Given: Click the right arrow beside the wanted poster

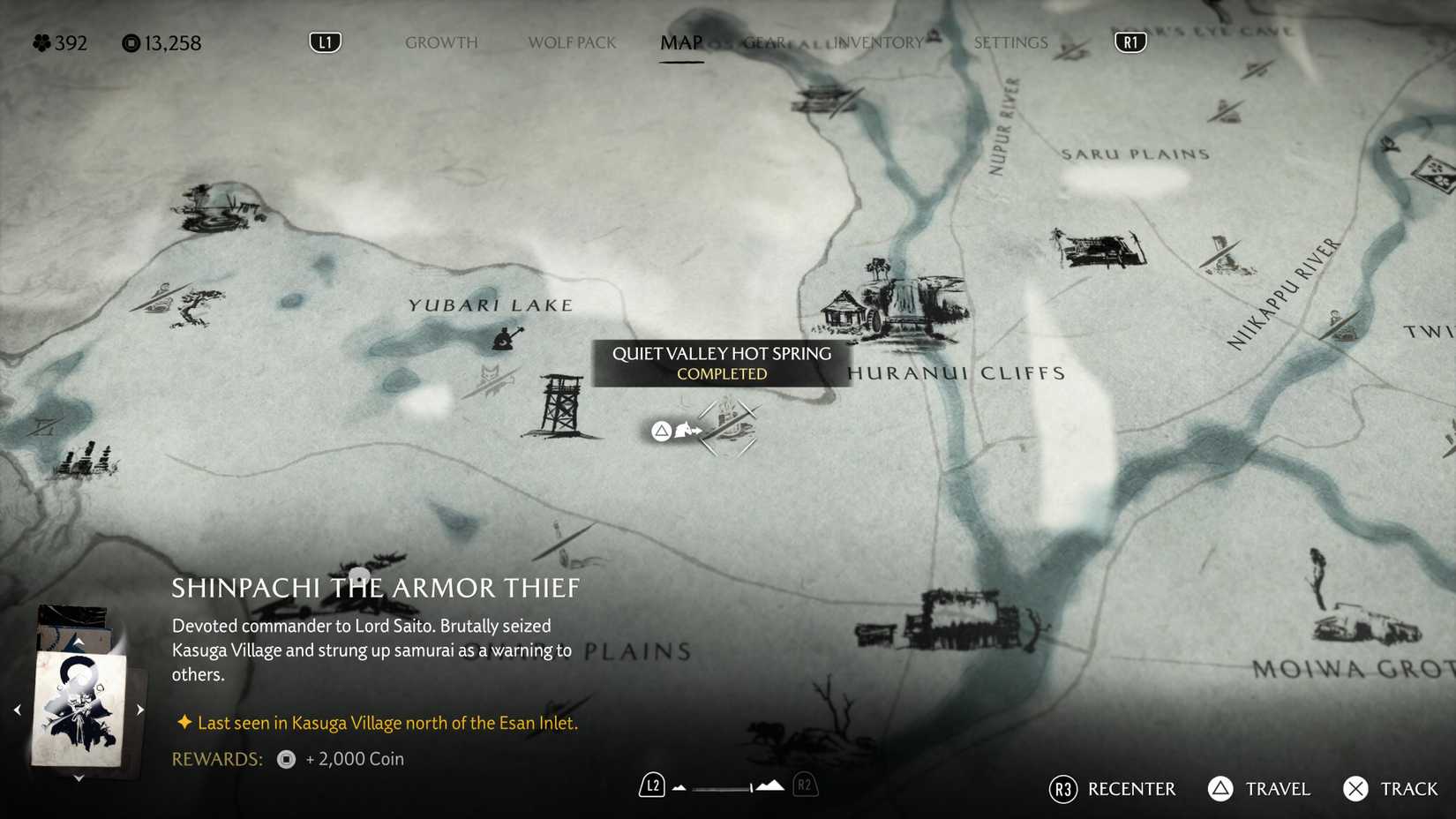Looking at the screenshot, I should tap(139, 708).
